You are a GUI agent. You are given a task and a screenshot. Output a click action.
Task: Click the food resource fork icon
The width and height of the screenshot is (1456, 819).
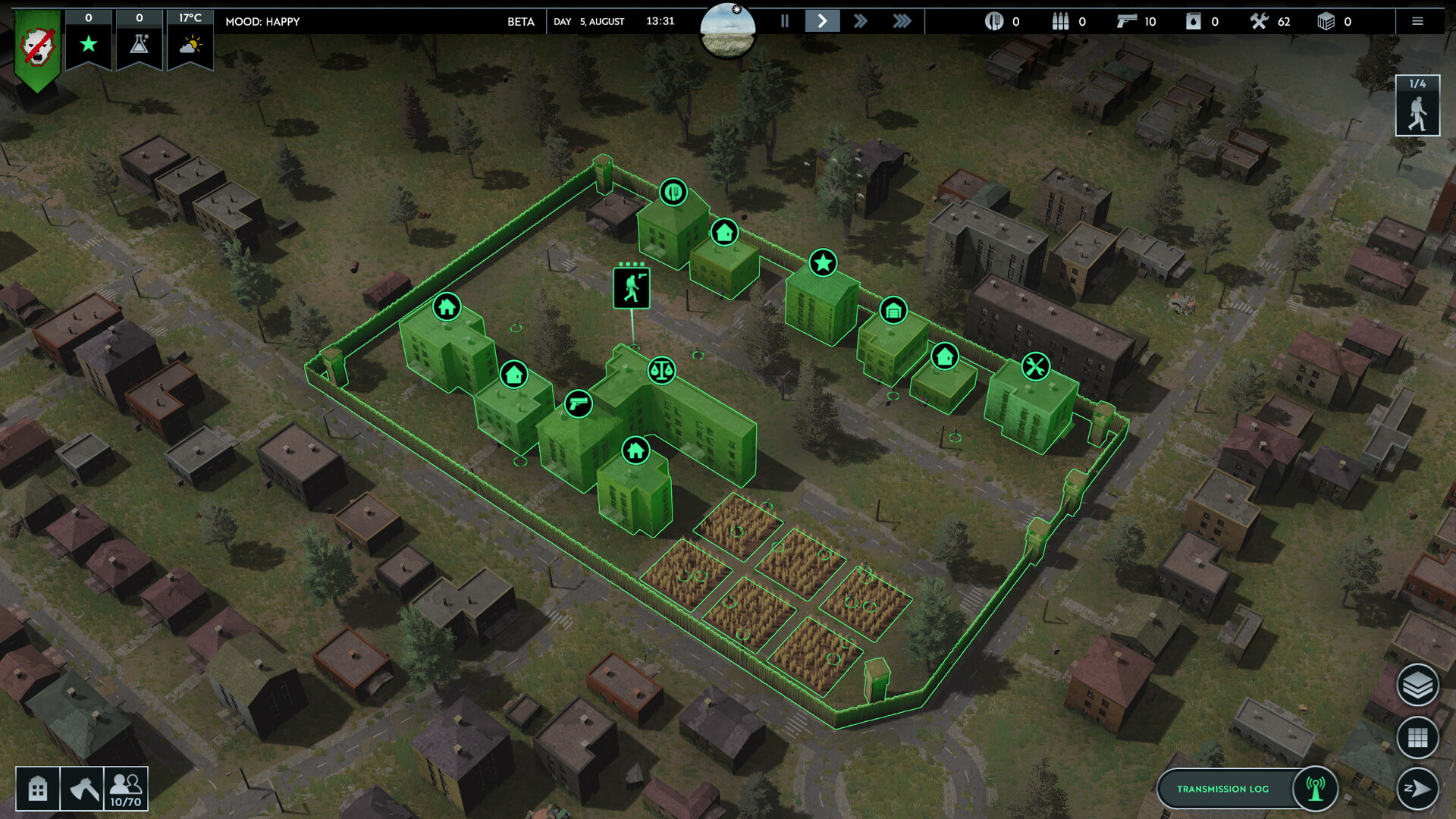(x=995, y=21)
